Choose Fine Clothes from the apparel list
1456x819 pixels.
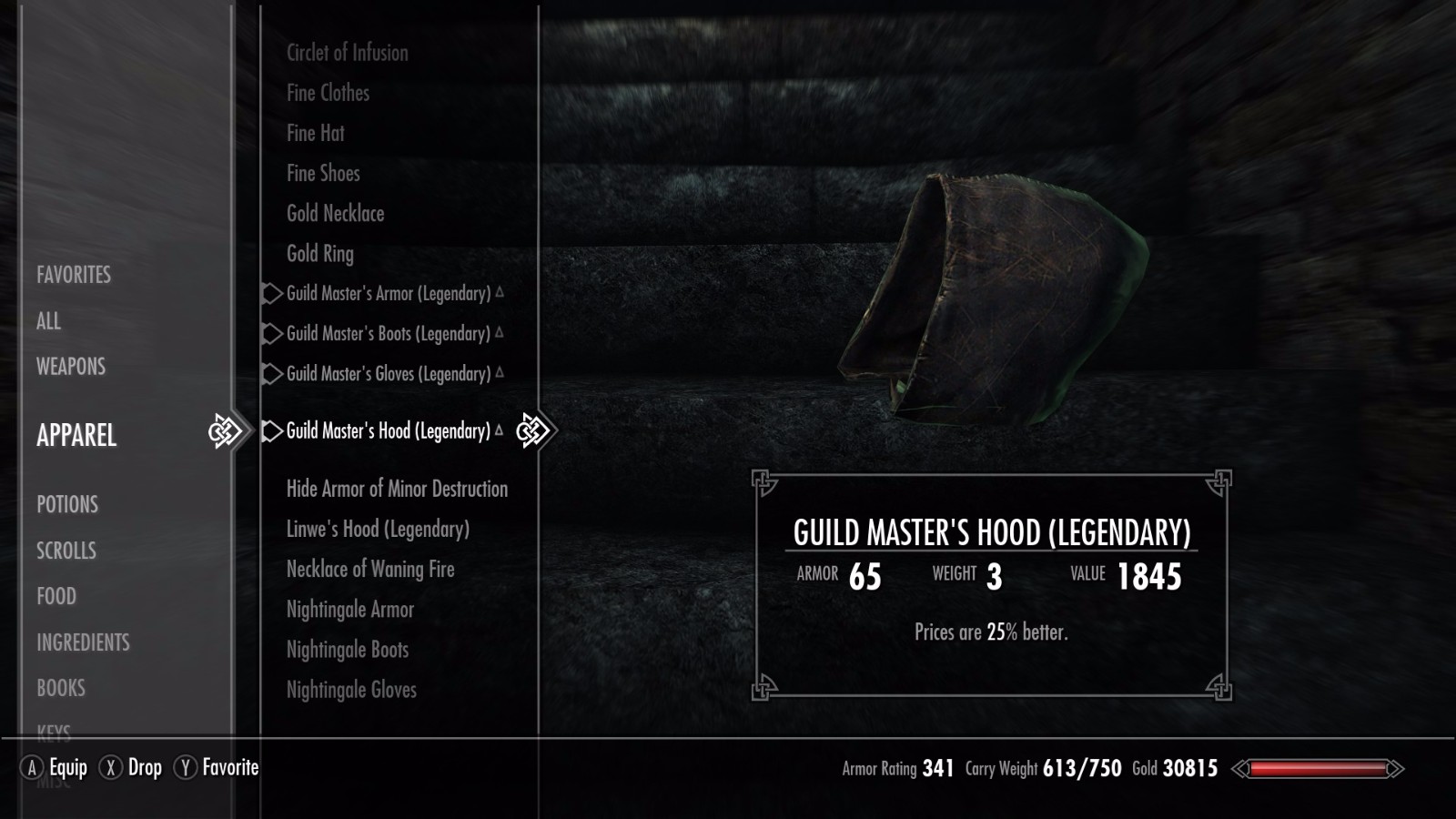(328, 93)
